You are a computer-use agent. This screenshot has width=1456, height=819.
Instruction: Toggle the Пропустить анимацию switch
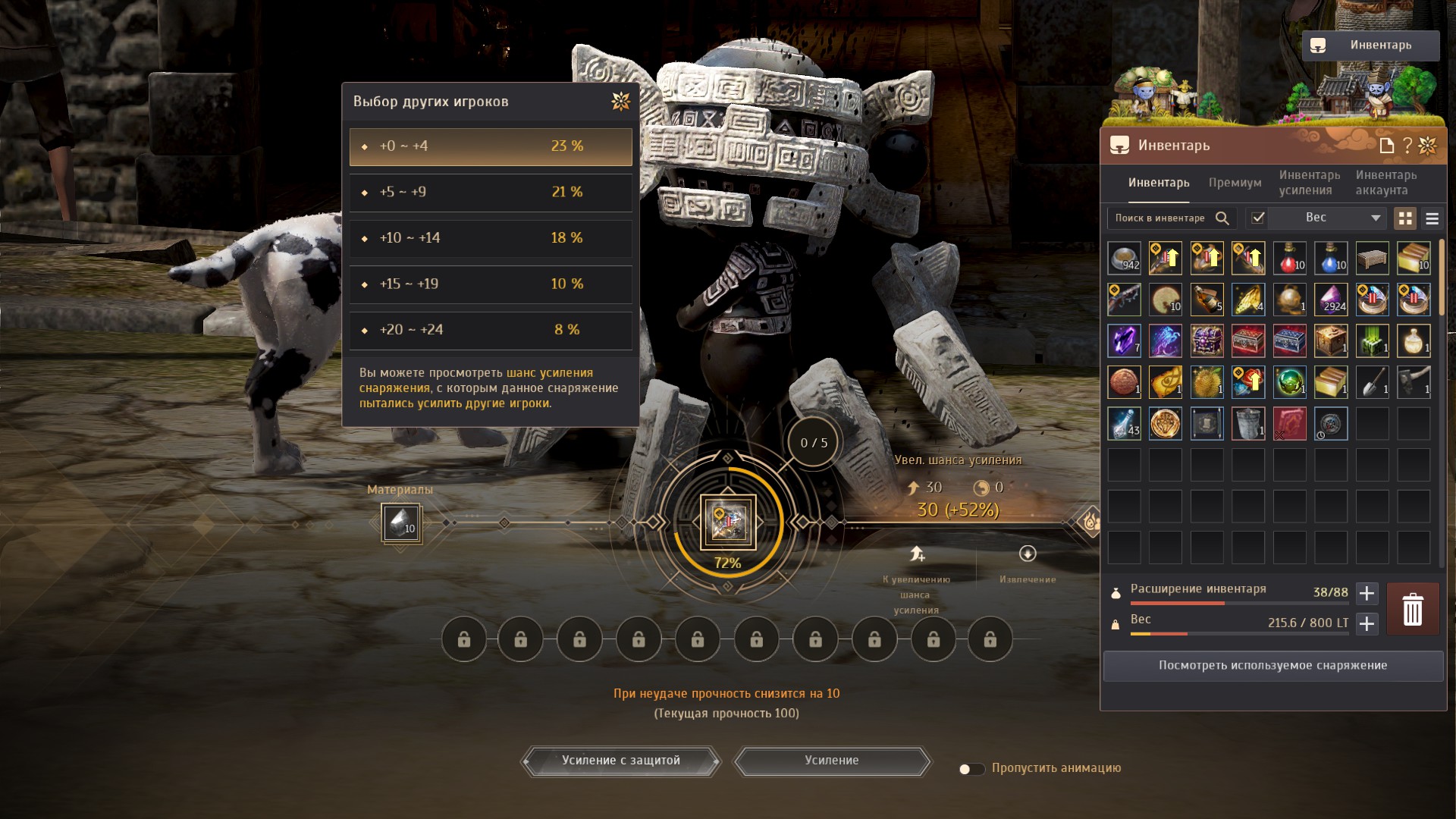pos(970,769)
